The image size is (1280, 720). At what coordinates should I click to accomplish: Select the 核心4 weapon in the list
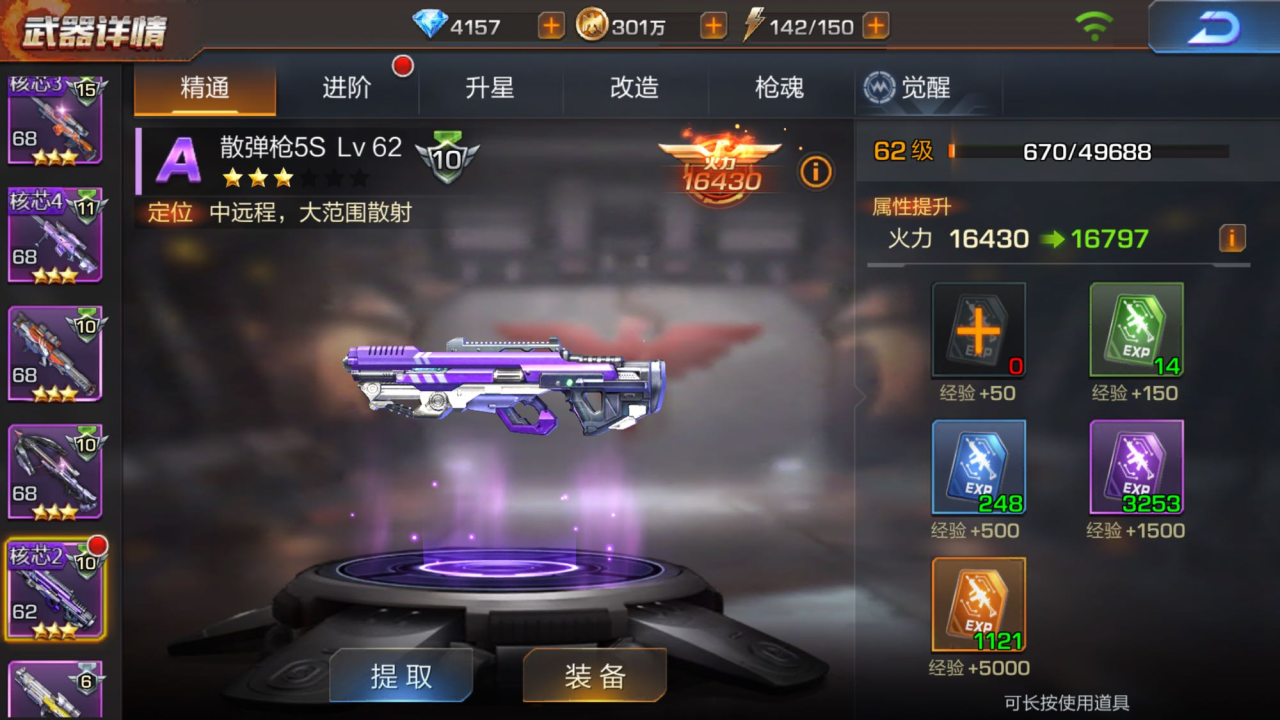(55, 234)
